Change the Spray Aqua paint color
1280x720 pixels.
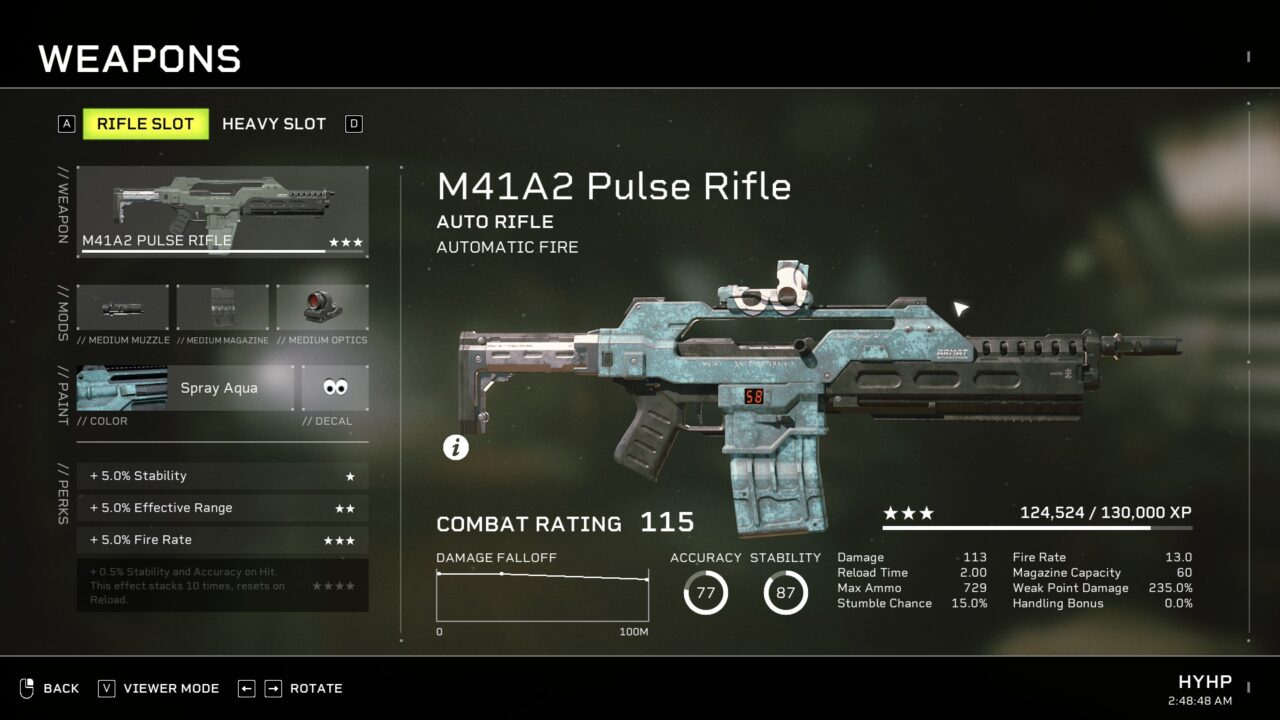pos(185,388)
